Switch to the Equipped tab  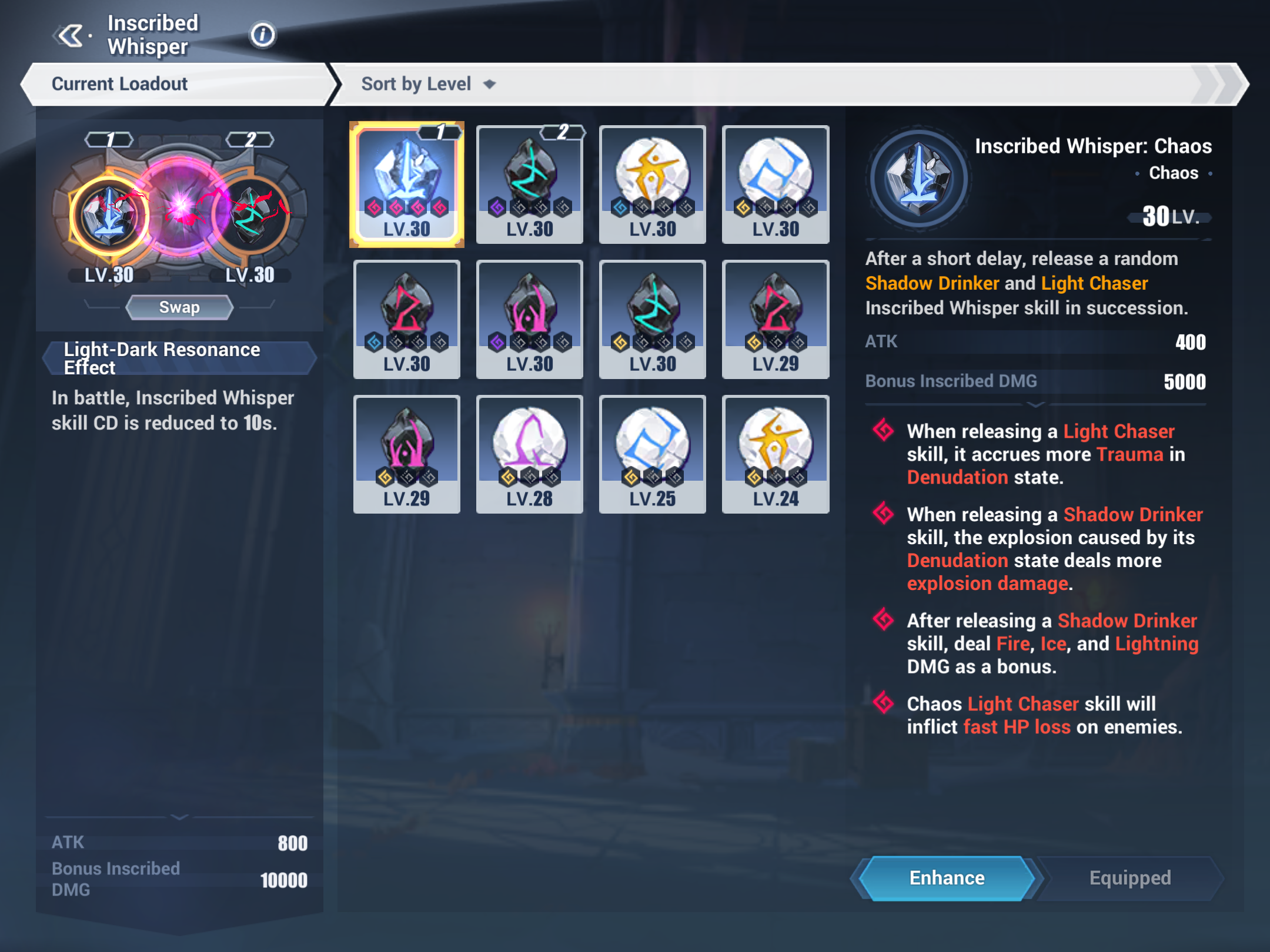(x=1129, y=877)
